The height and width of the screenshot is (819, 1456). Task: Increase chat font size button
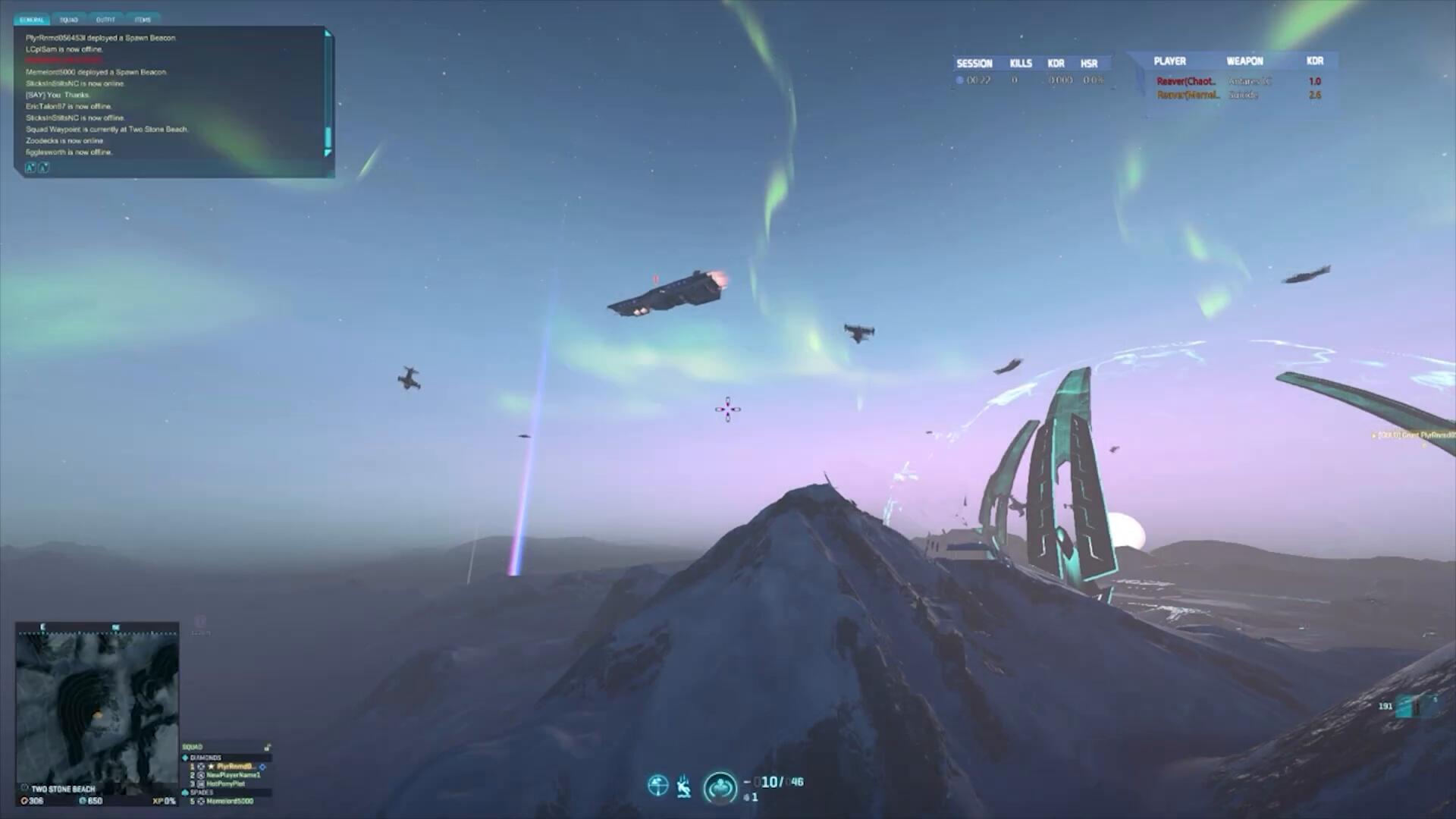point(30,168)
